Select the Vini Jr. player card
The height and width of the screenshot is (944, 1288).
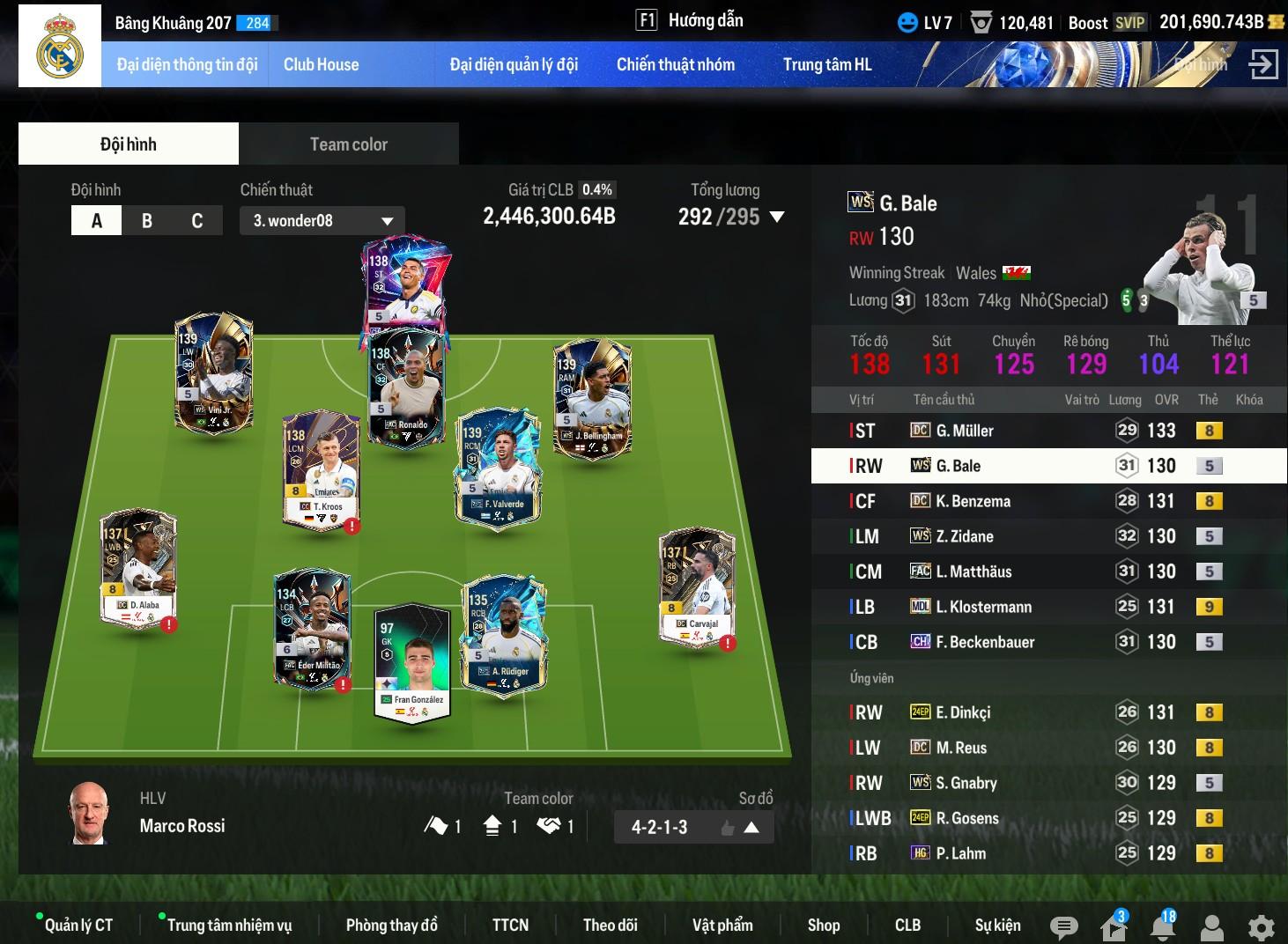[214, 372]
